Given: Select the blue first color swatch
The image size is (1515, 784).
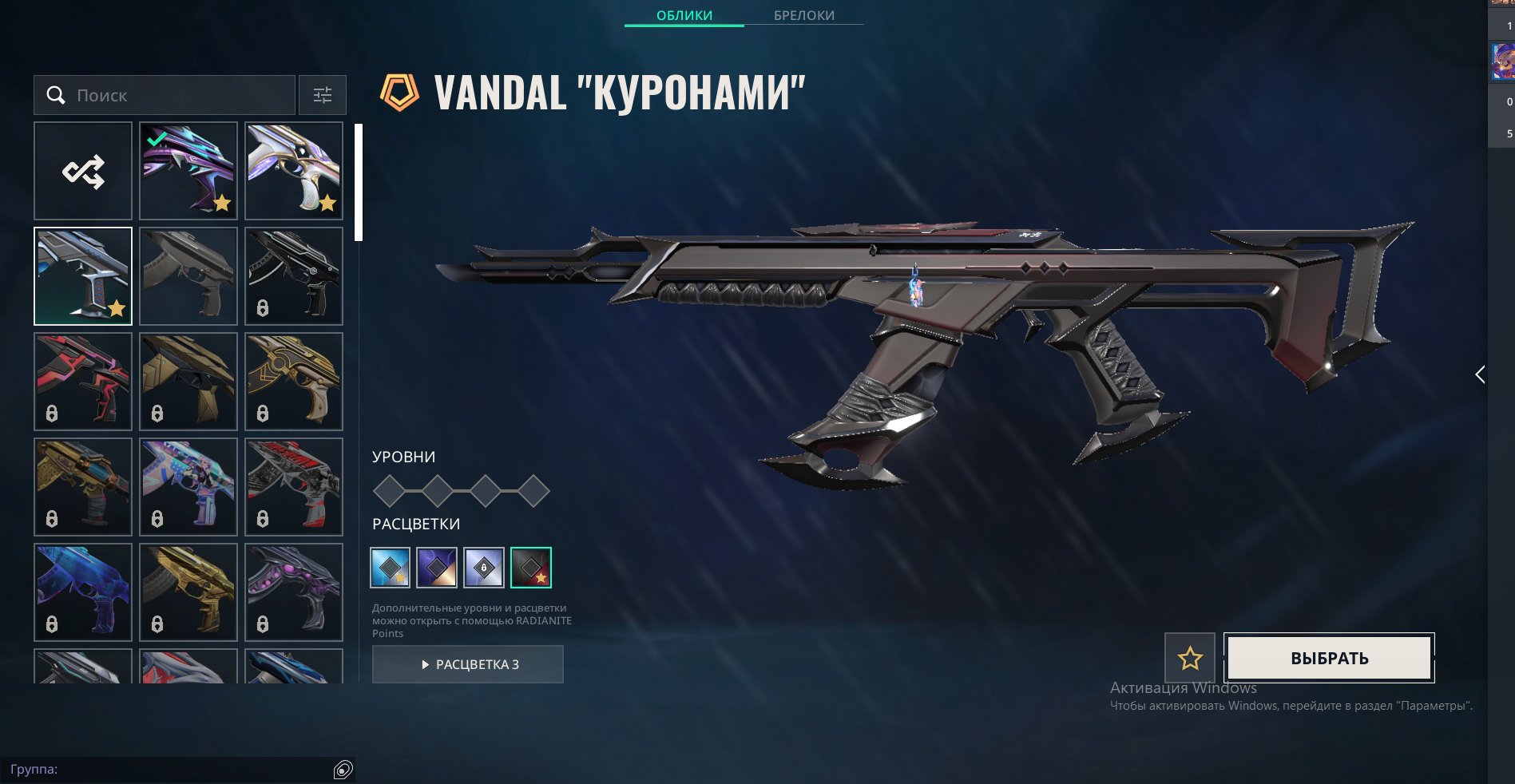Looking at the screenshot, I should [390, 568].
